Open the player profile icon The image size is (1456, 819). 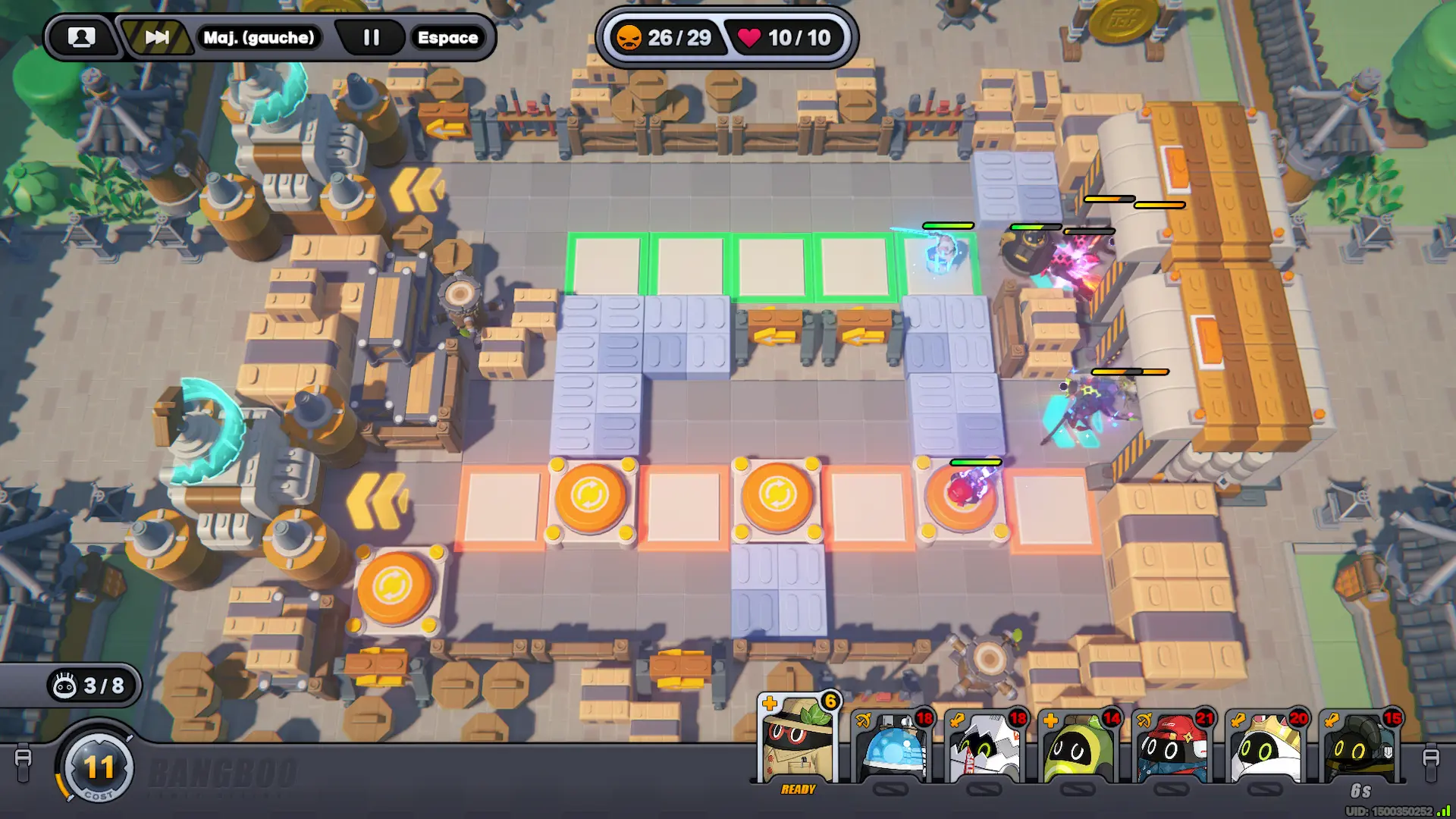point(82,37)
